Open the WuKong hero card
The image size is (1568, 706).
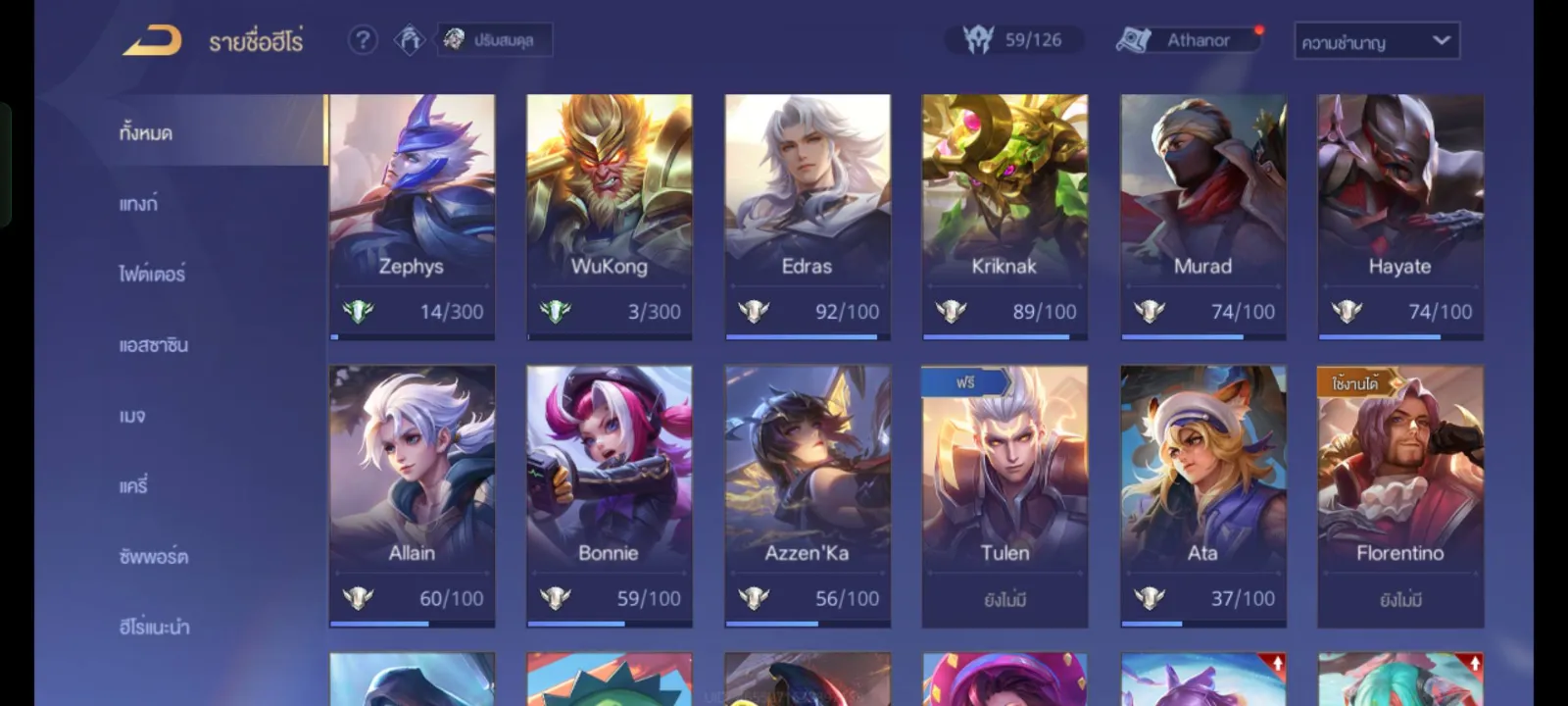click(609, 217)
